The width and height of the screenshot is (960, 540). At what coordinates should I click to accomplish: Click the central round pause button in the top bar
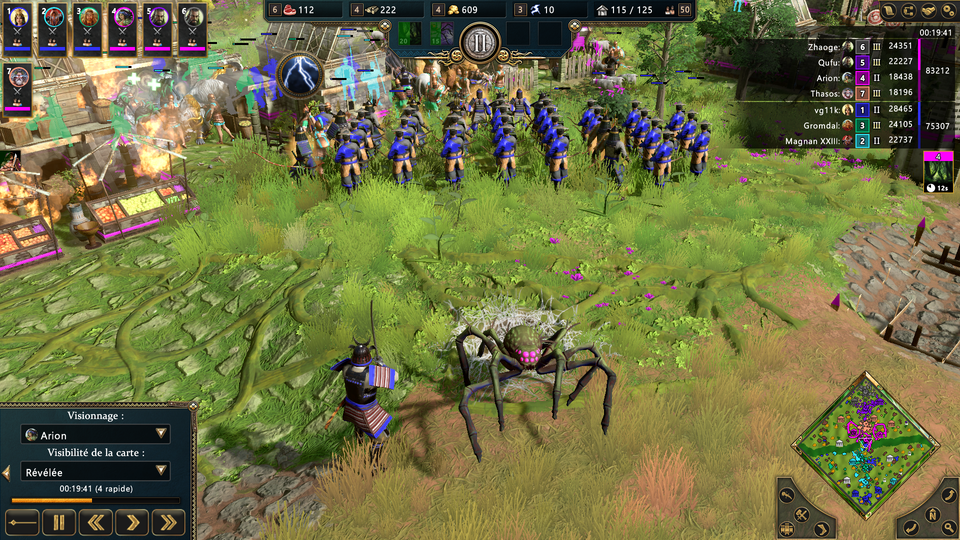pos(479,43)
